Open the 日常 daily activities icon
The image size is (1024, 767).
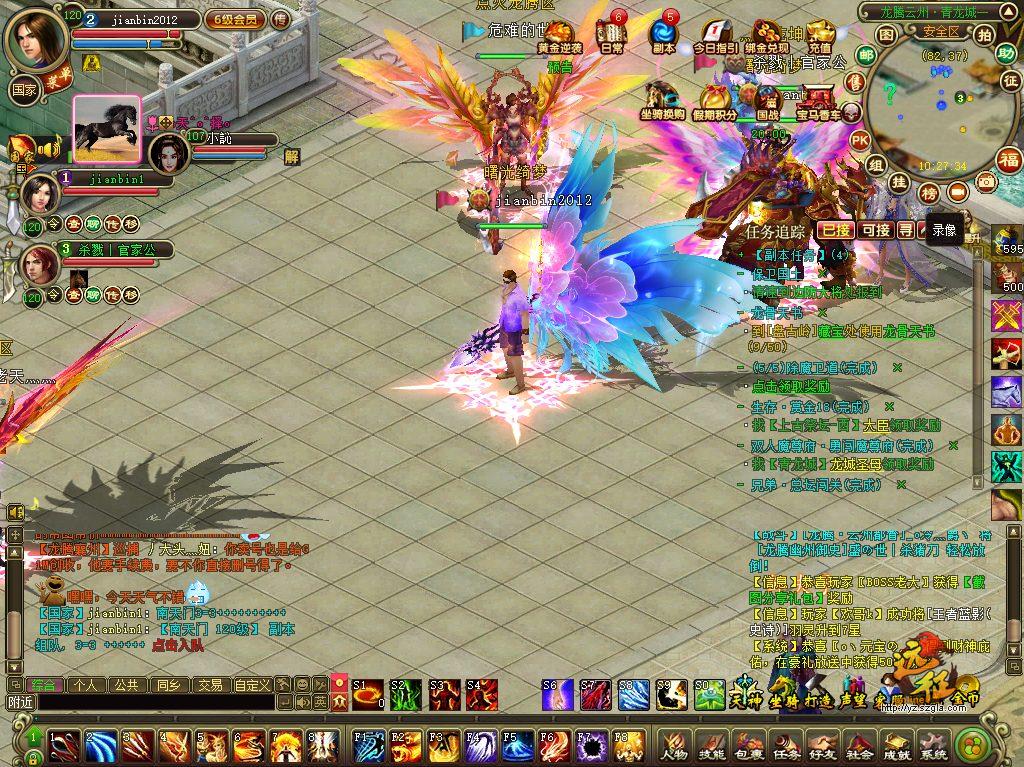[612, 37]
